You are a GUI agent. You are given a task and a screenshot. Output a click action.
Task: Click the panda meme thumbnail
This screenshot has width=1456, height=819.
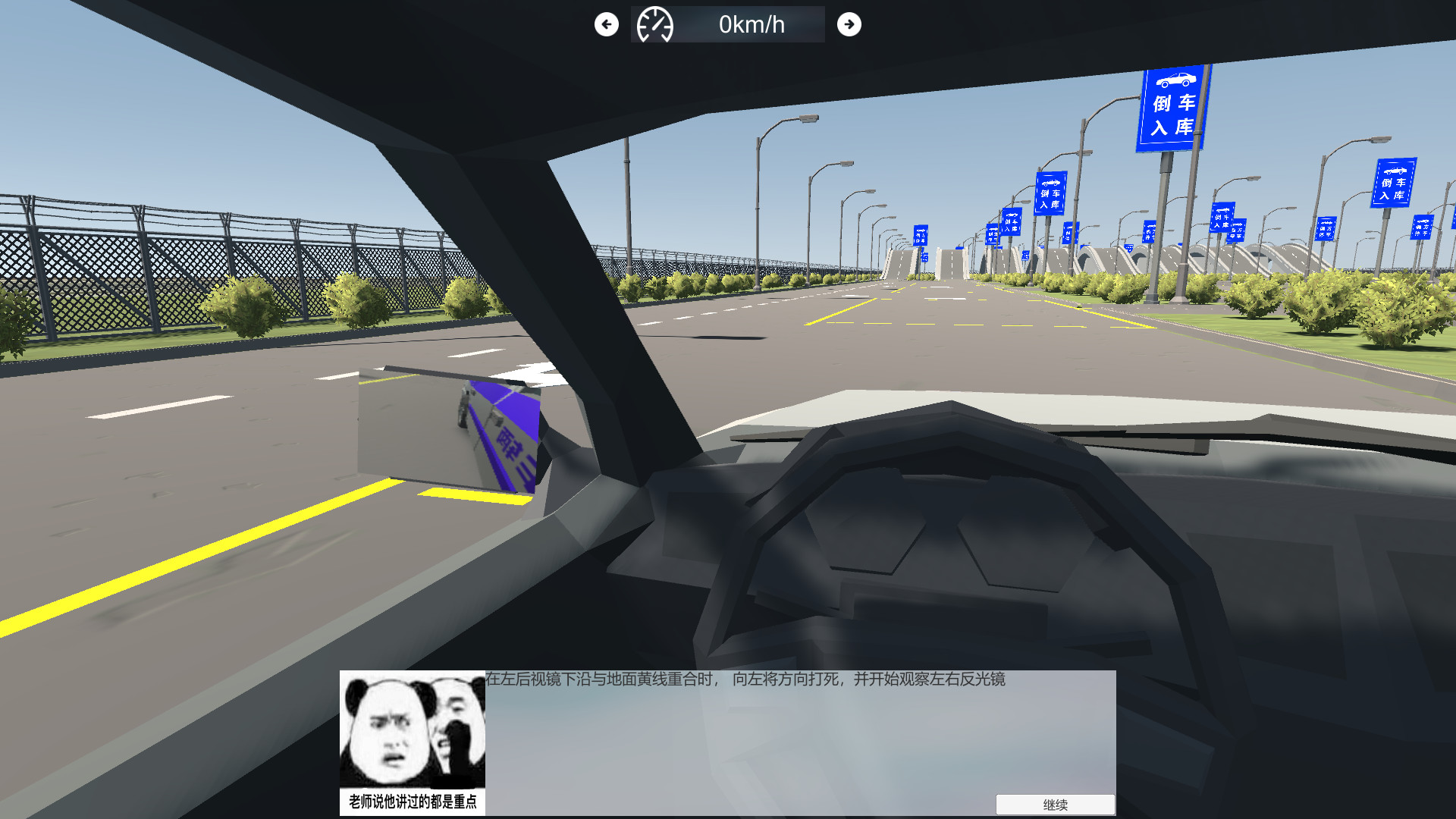pos(413,728)
